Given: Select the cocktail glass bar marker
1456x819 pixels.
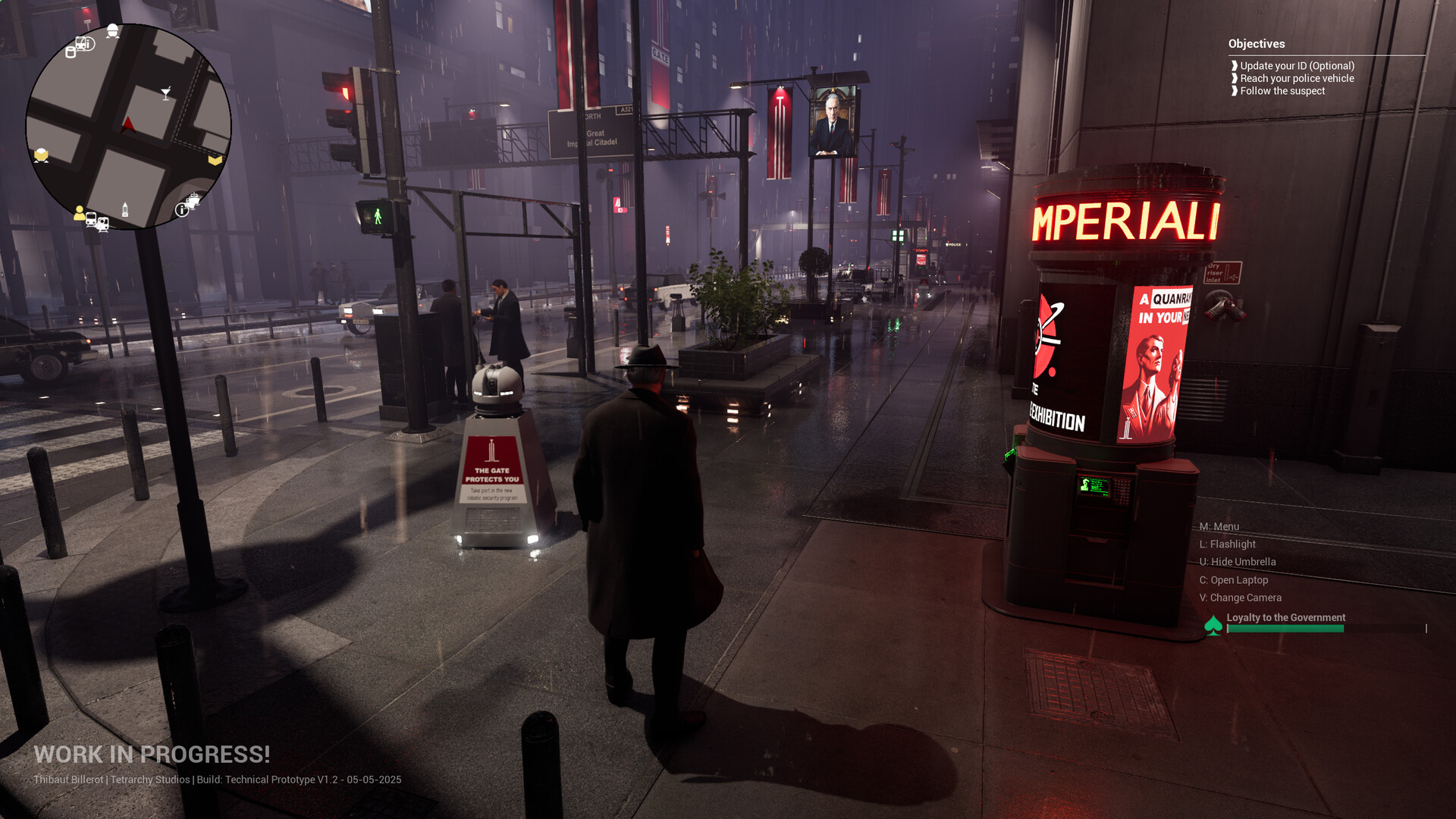Looking at the screenshot, I should point(166,93).
